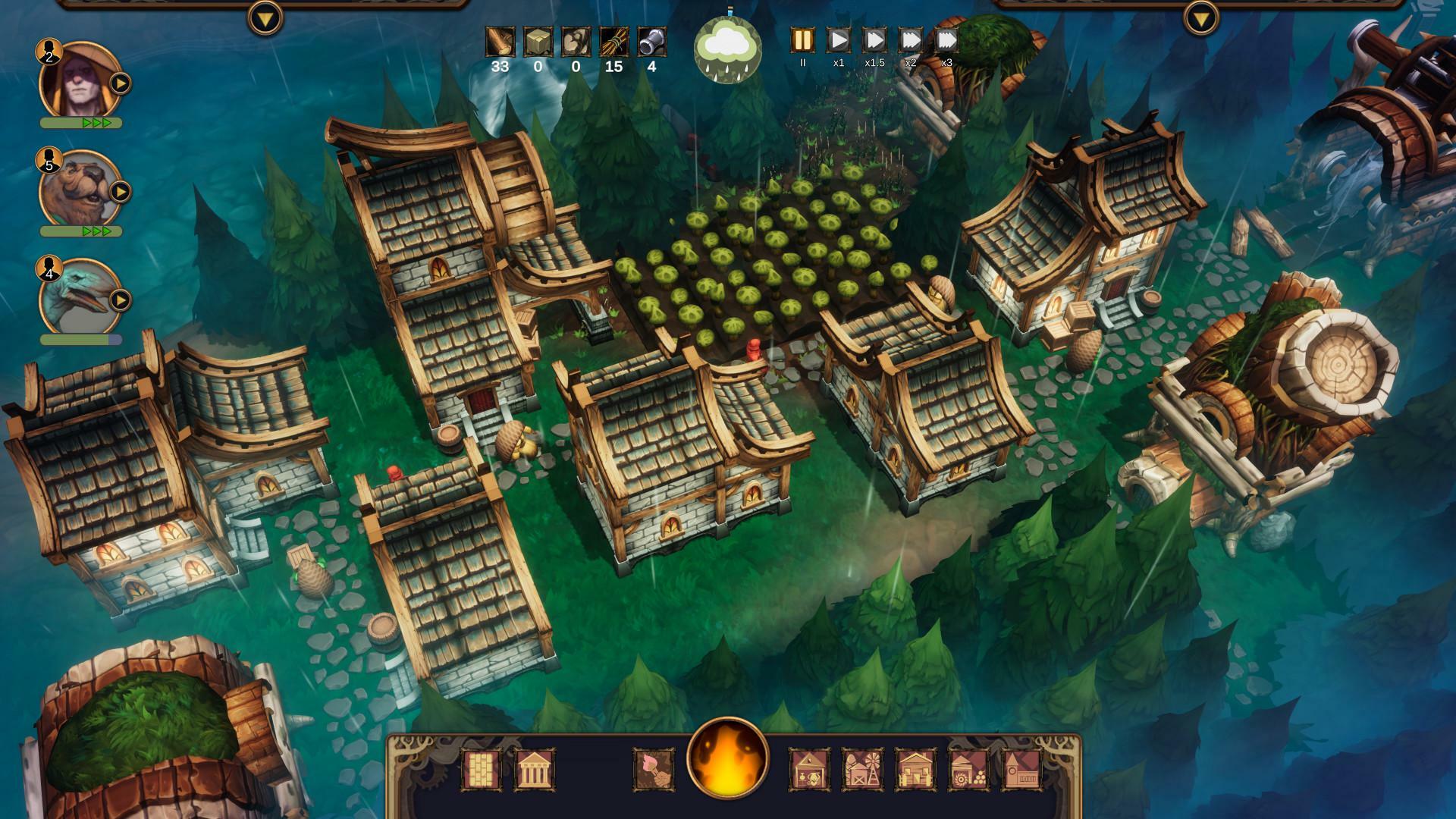The width and height of the screenshot is (1456, 819).
Task: Expand the lizard species arrow button
Action: coord(121,300)
